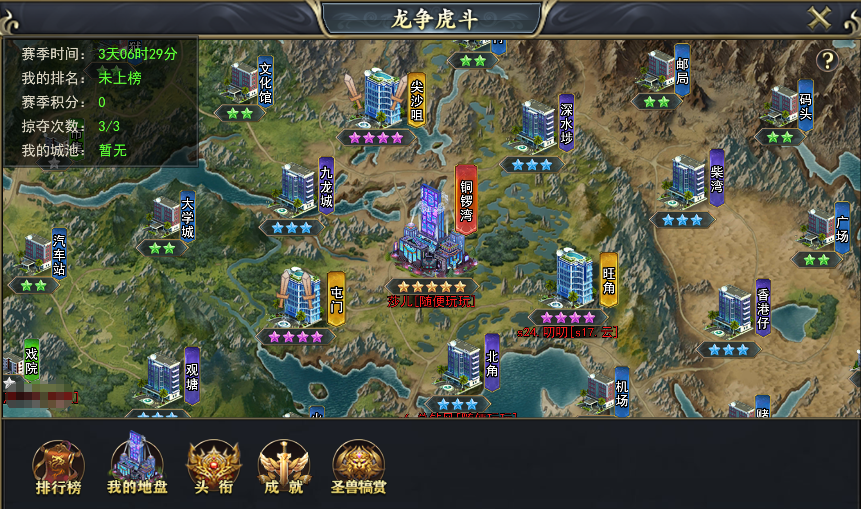Viewport: 861px width, 509px height.
Task: Select the 香港仔 city building
Action: [734, 309]
